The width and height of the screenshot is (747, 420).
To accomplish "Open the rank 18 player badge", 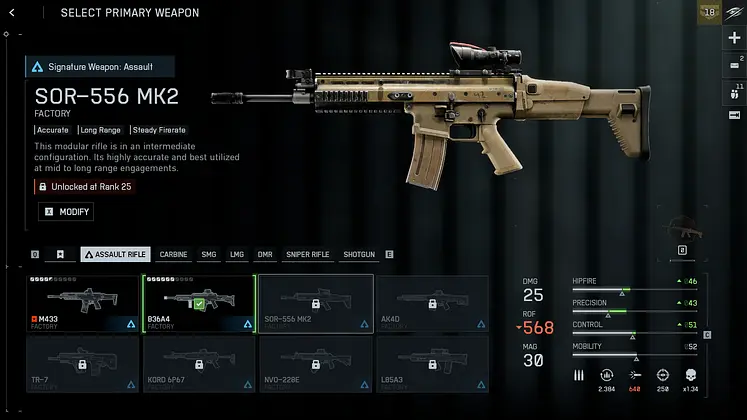I will (x=709, y=13).
